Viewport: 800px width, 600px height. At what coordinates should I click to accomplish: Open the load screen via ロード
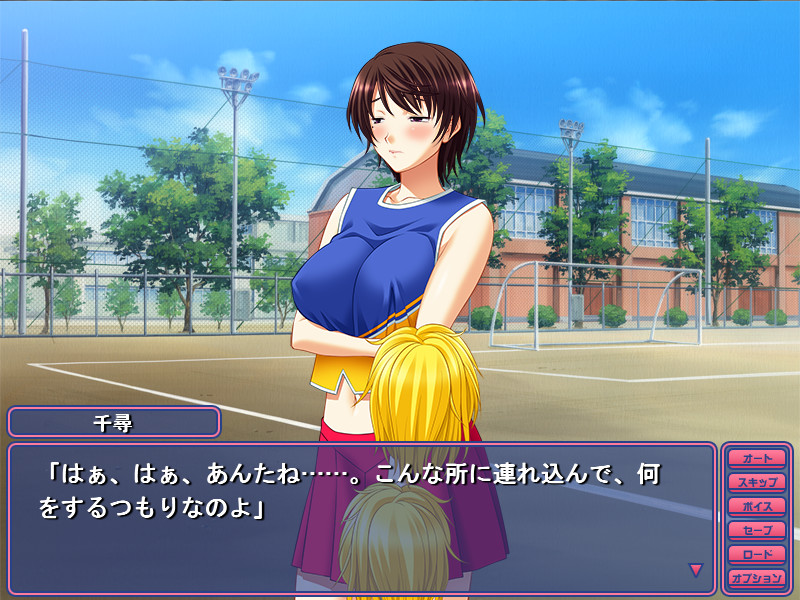[x=757, y=554]
